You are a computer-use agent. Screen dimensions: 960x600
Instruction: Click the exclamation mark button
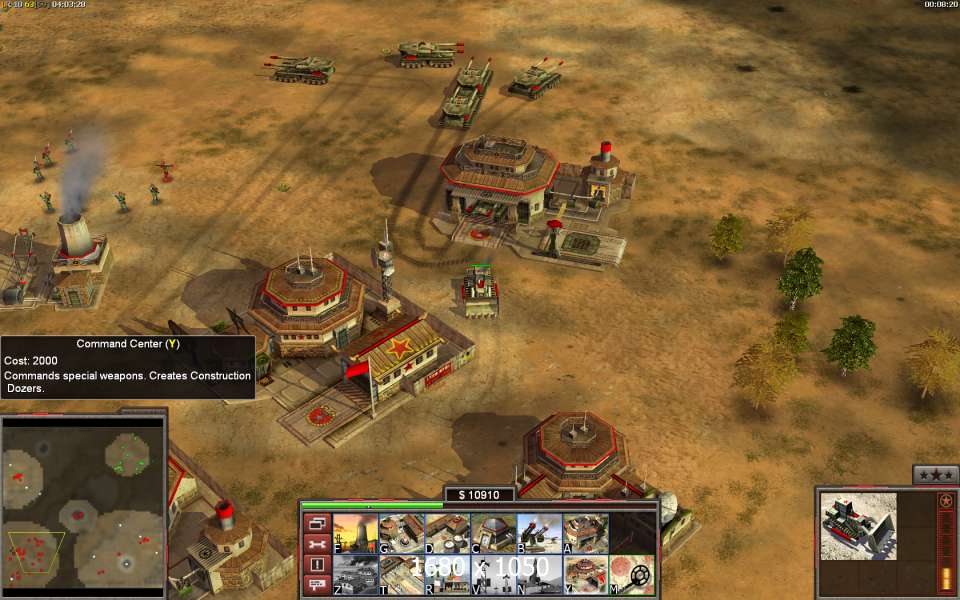coord(317,564)
